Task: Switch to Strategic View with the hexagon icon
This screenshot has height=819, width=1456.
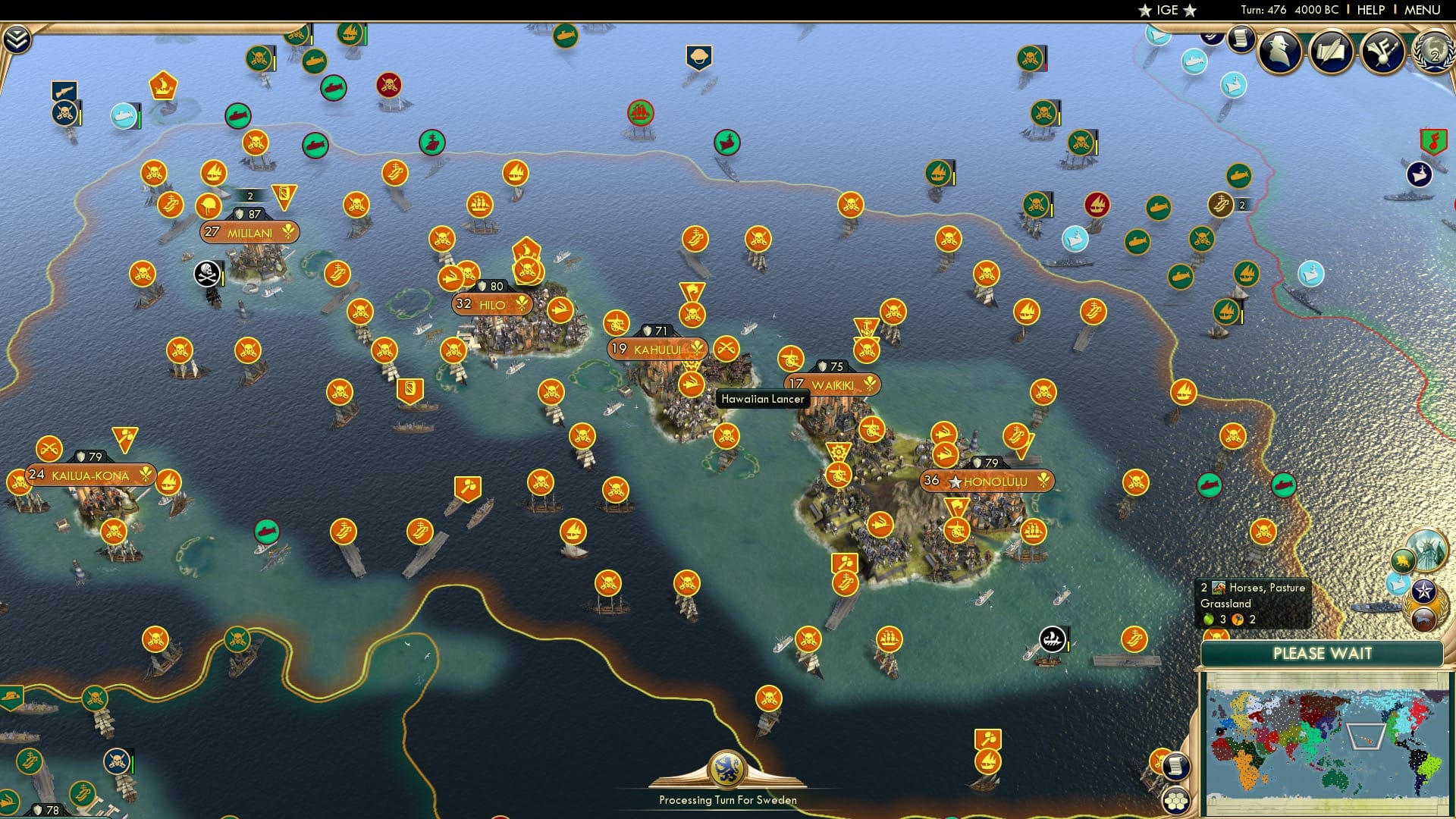Action: [x=1178, y=801]
